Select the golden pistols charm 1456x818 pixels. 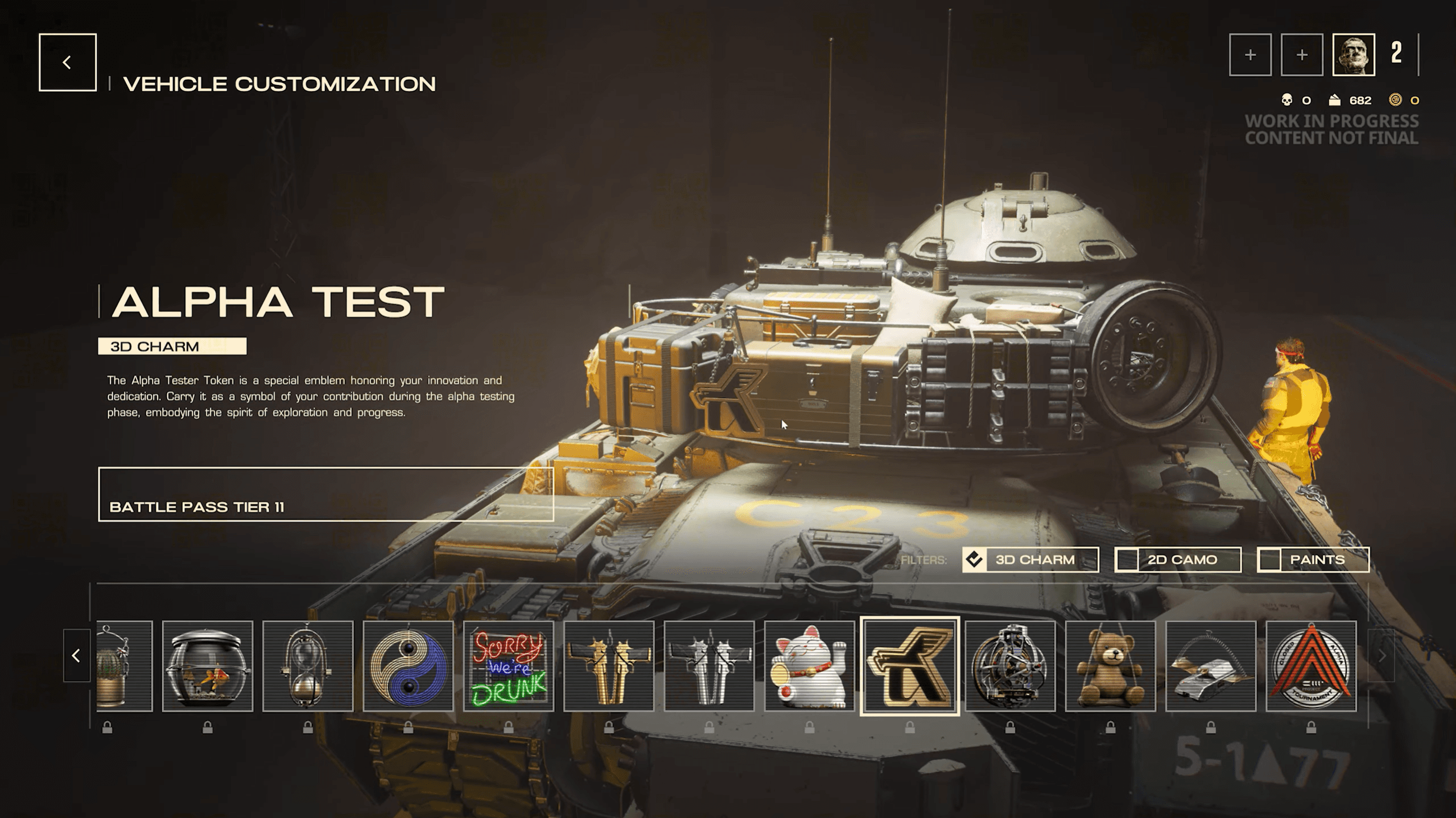pos(609,665)
